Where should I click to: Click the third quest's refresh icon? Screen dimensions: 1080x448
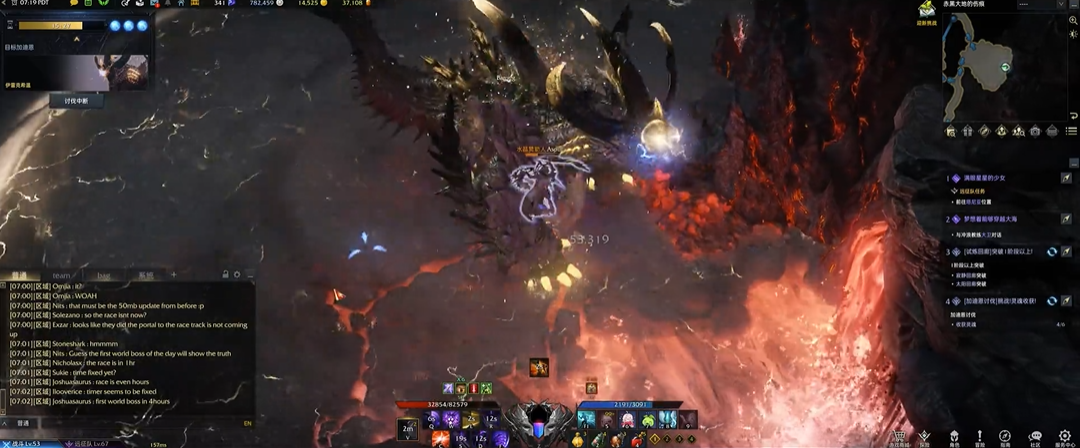pyautogui.click(x=1052, y=252)
